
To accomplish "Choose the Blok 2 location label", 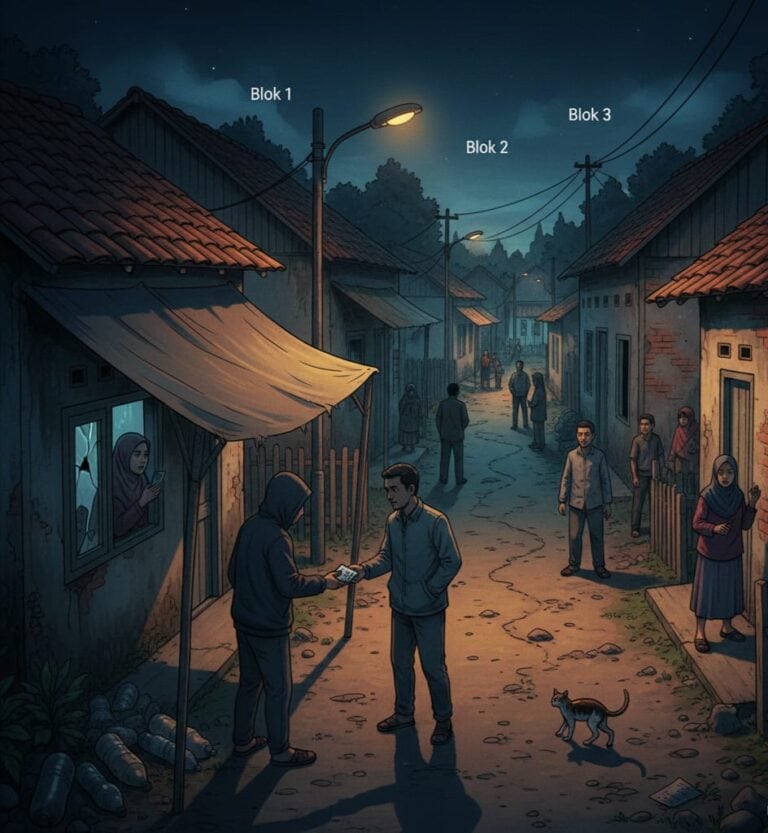I will click(x=487, y=147).
